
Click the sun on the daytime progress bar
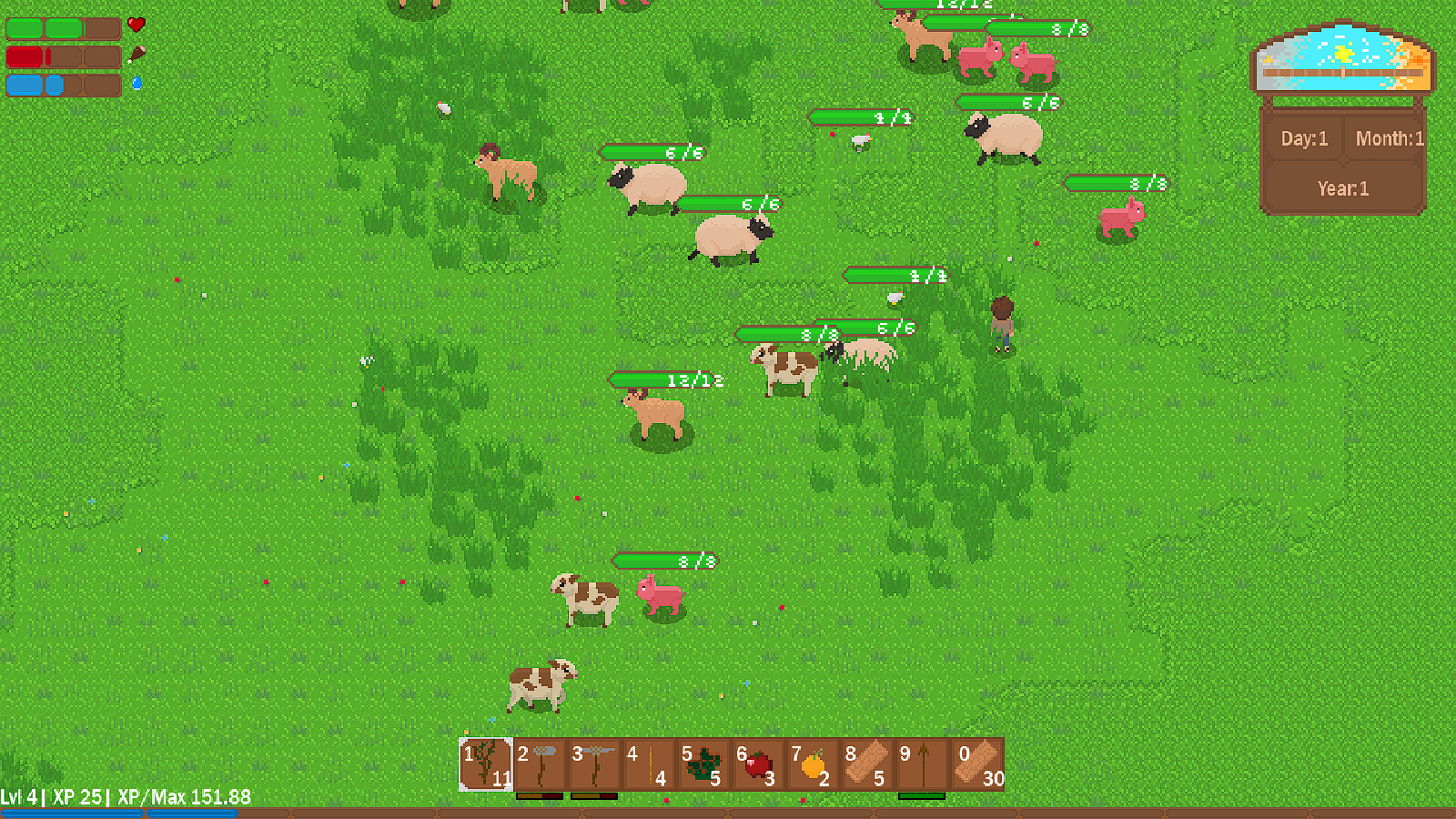coord(1342,53)
